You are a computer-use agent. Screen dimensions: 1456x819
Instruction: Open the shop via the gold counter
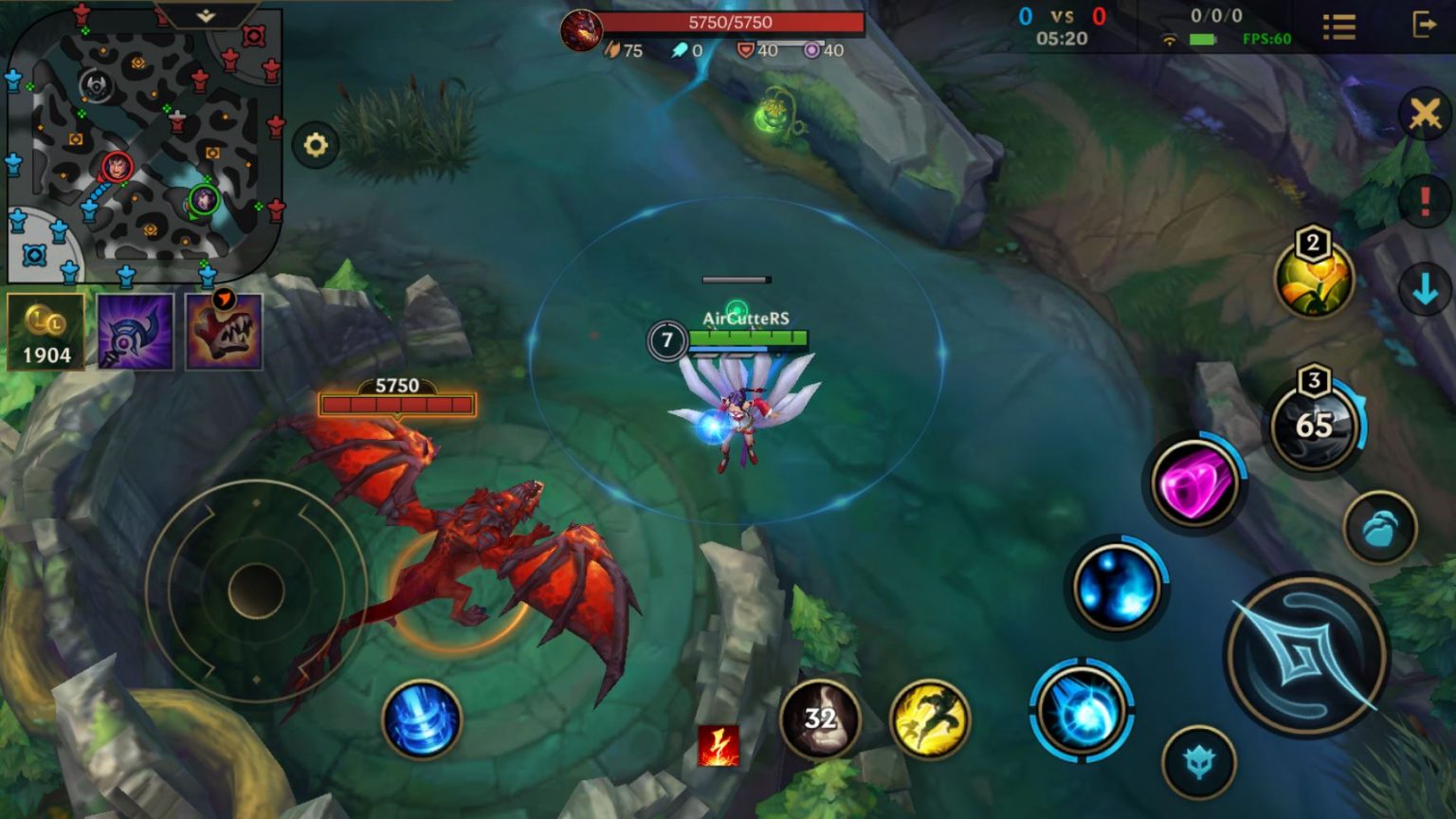[45, 332]
